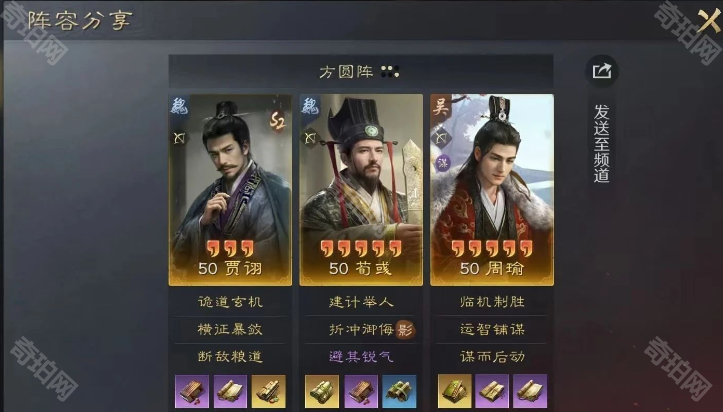Image resolution: width=723 pixels, height=412 pixels.
Task: View the 诡道玄机 skill
Action: pyautogui.click(x=230, y=301)
